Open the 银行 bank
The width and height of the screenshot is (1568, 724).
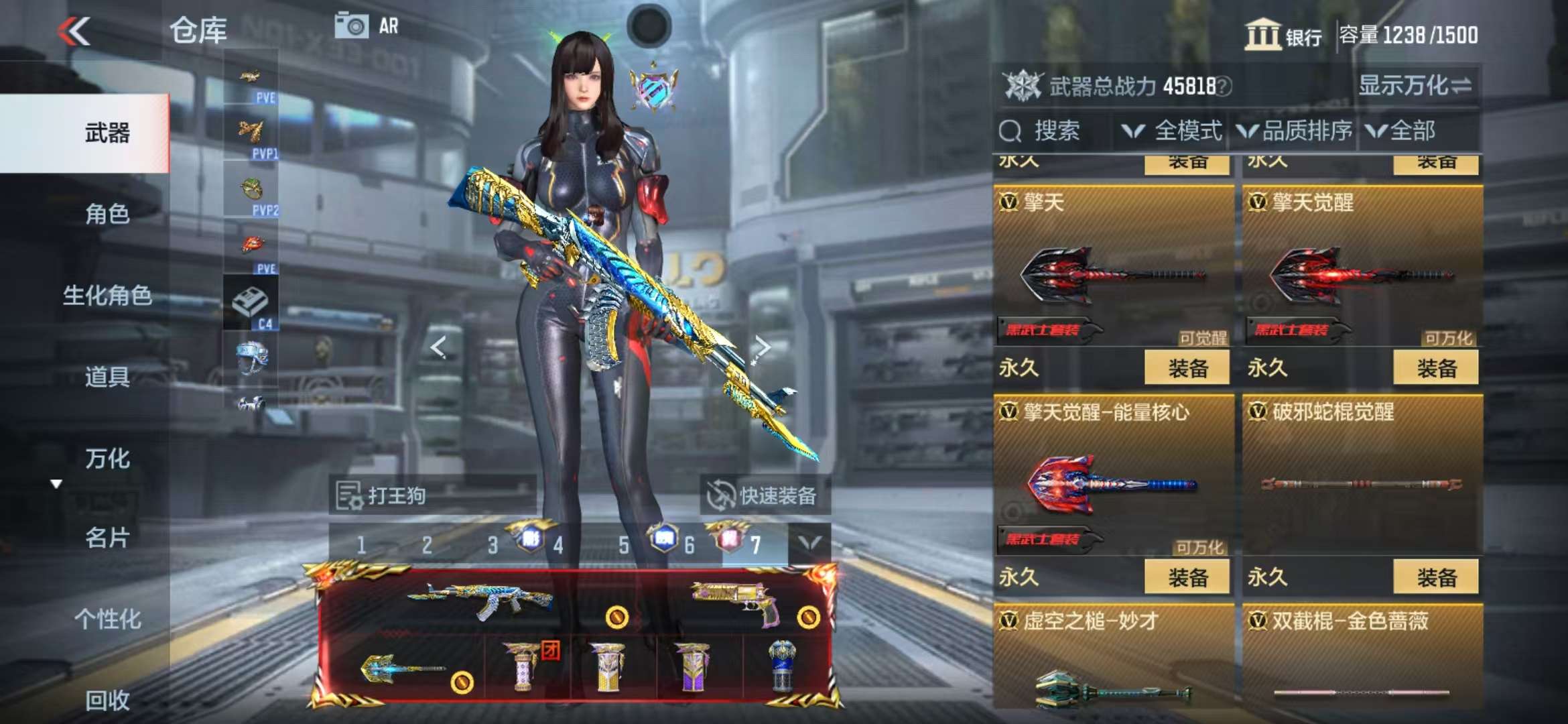pos(1283,35)
